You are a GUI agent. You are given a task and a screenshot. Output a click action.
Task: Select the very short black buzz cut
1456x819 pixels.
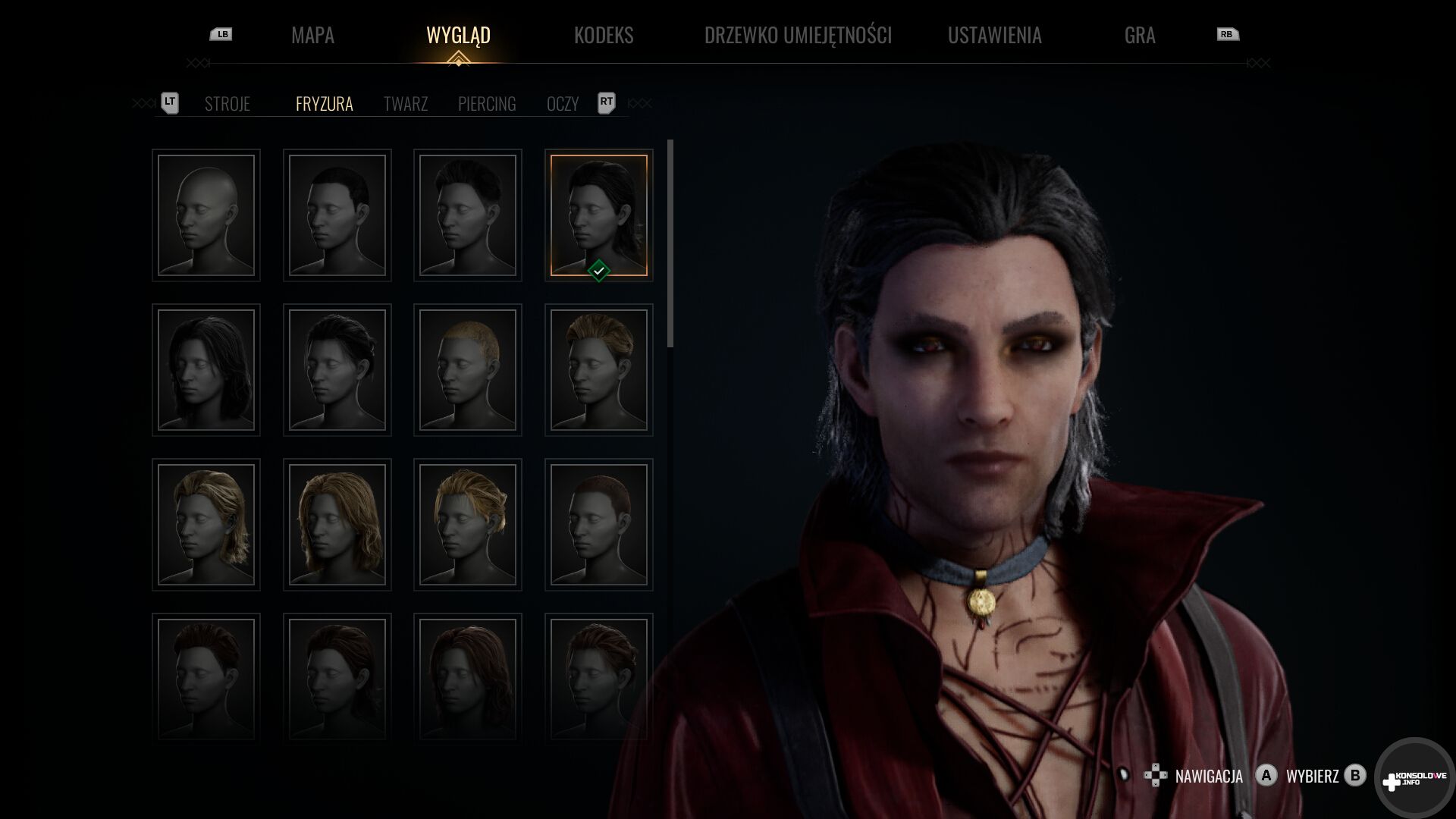pos(337,215)
